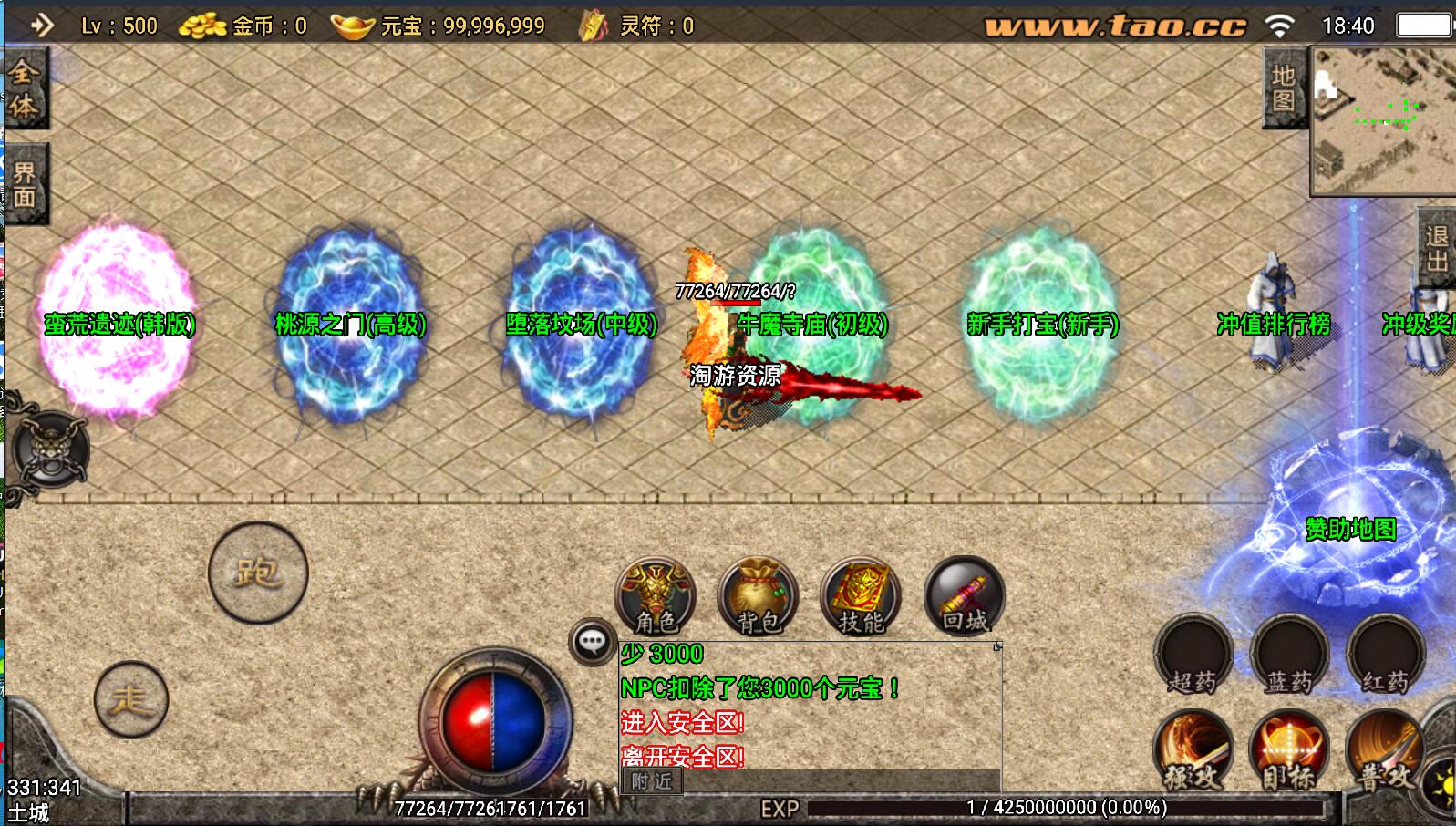1456x826 pixels.
Task: Use the 蓝药 mana potion slot
Action: 1289,656
